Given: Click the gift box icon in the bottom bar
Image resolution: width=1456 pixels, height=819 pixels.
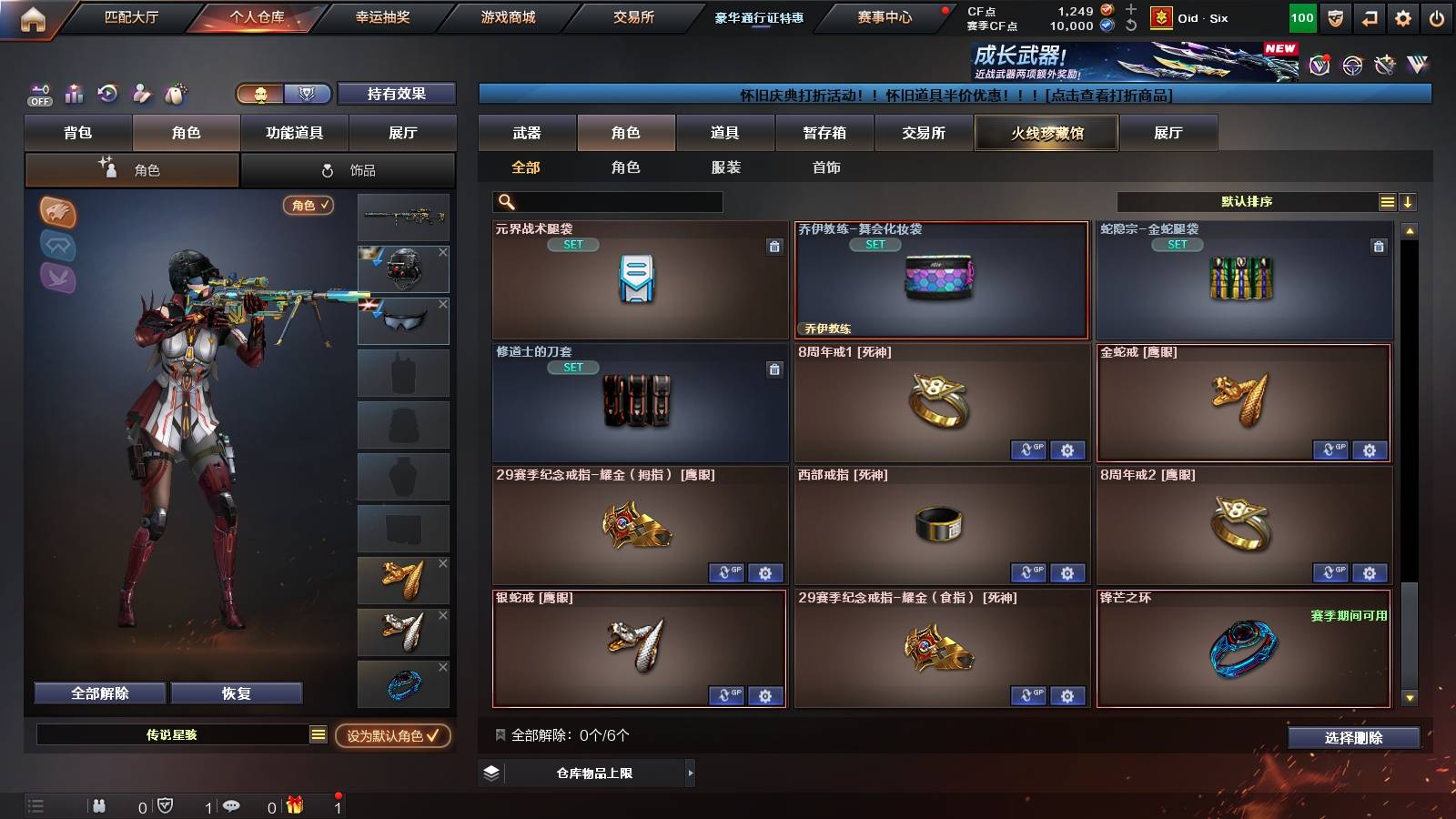Looking at the screenshot, I should coord(293,804).
